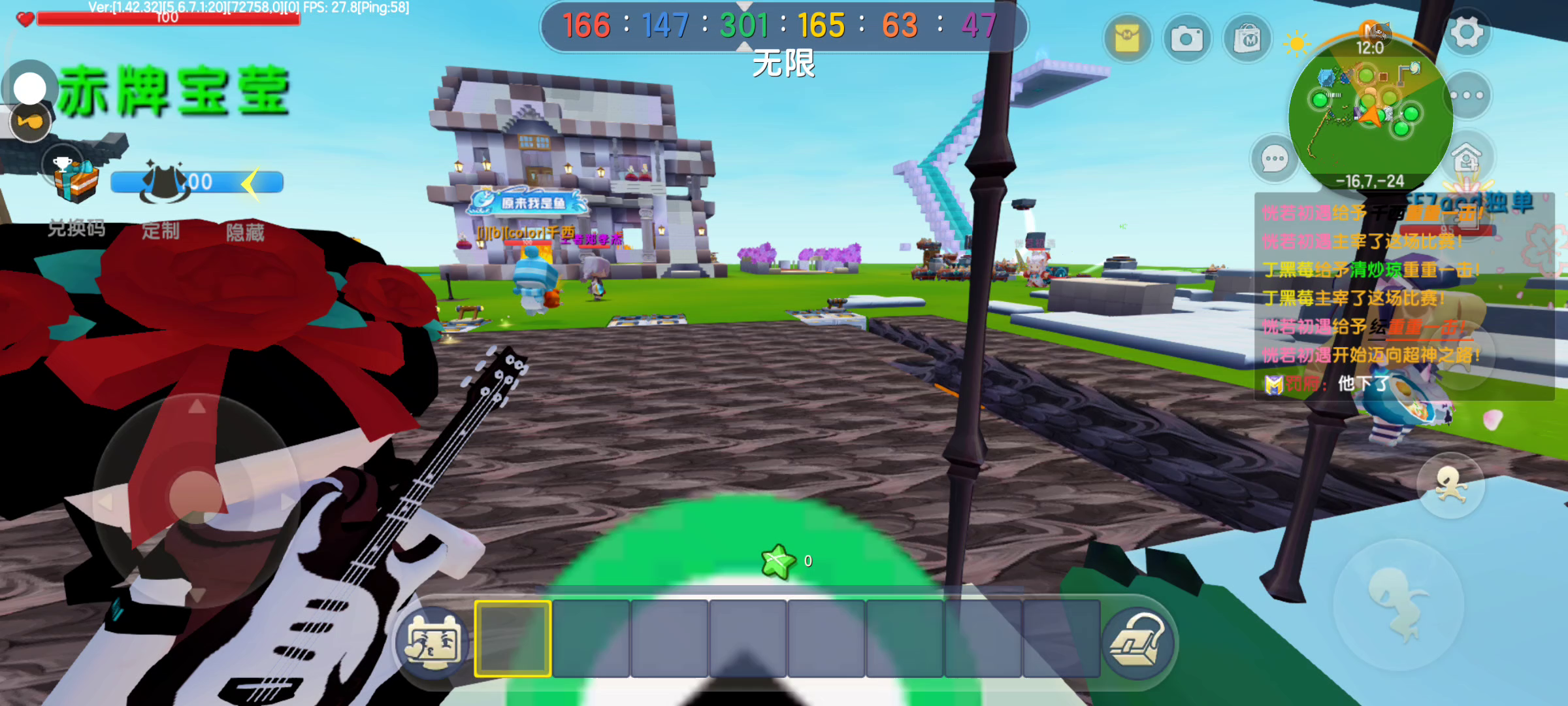Open the backpack inventory button
The width and height of the screenshot is (1568, 706).
(1138, 641)
